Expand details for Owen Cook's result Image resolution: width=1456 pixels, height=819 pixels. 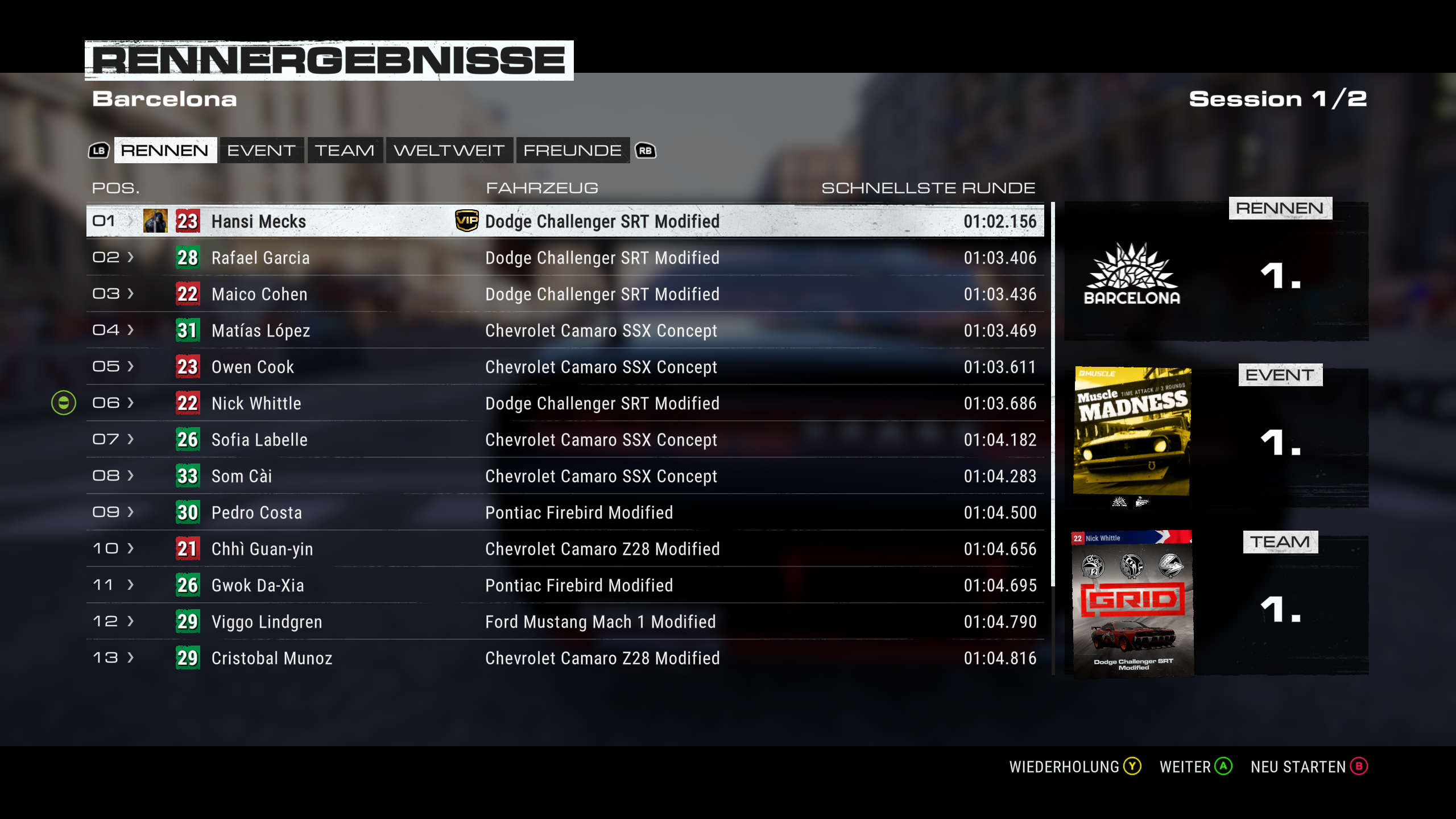(130, 367)
